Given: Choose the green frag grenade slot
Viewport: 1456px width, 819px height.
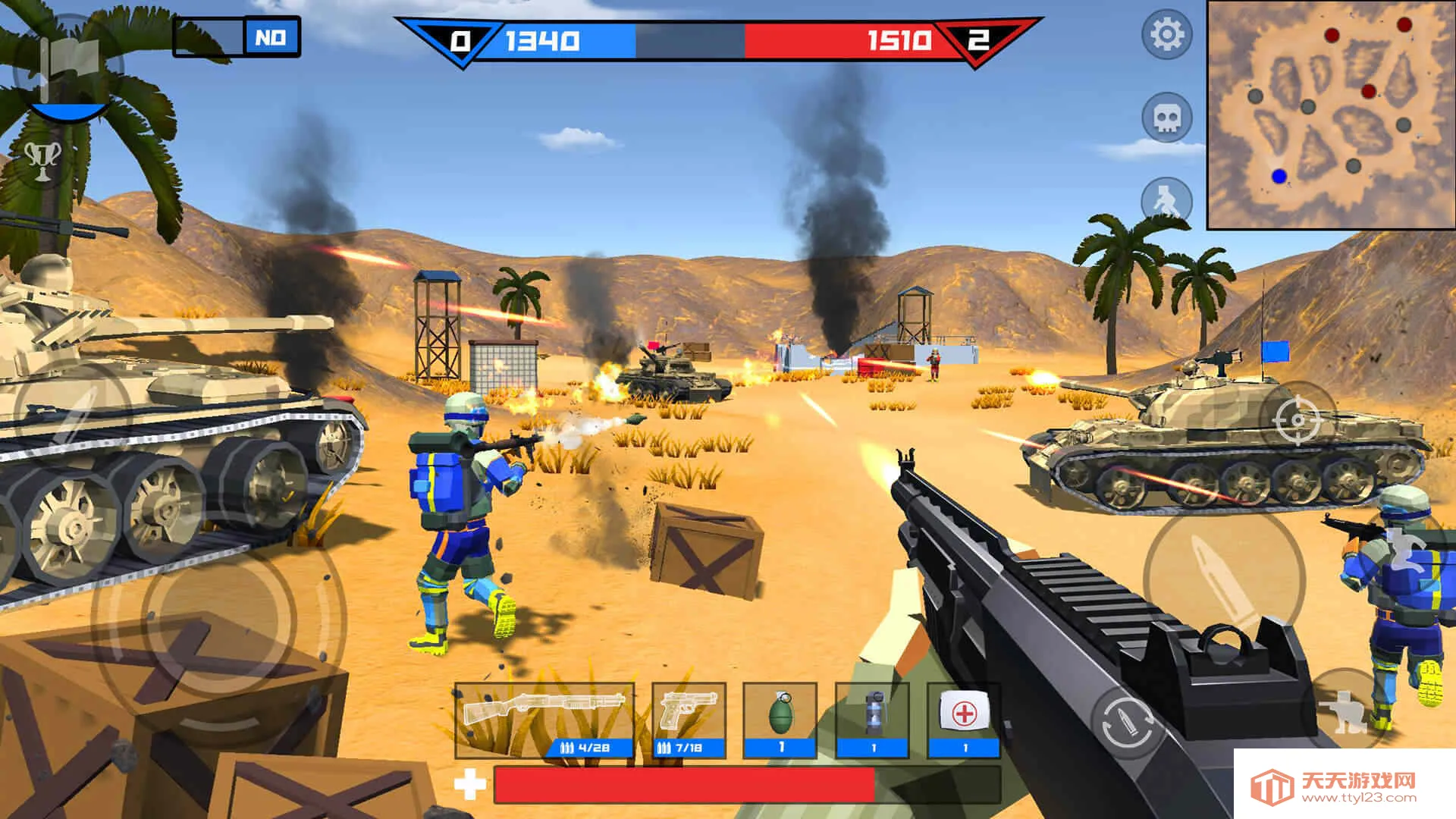Looking at the screenshot, I should tap(780, 720).
